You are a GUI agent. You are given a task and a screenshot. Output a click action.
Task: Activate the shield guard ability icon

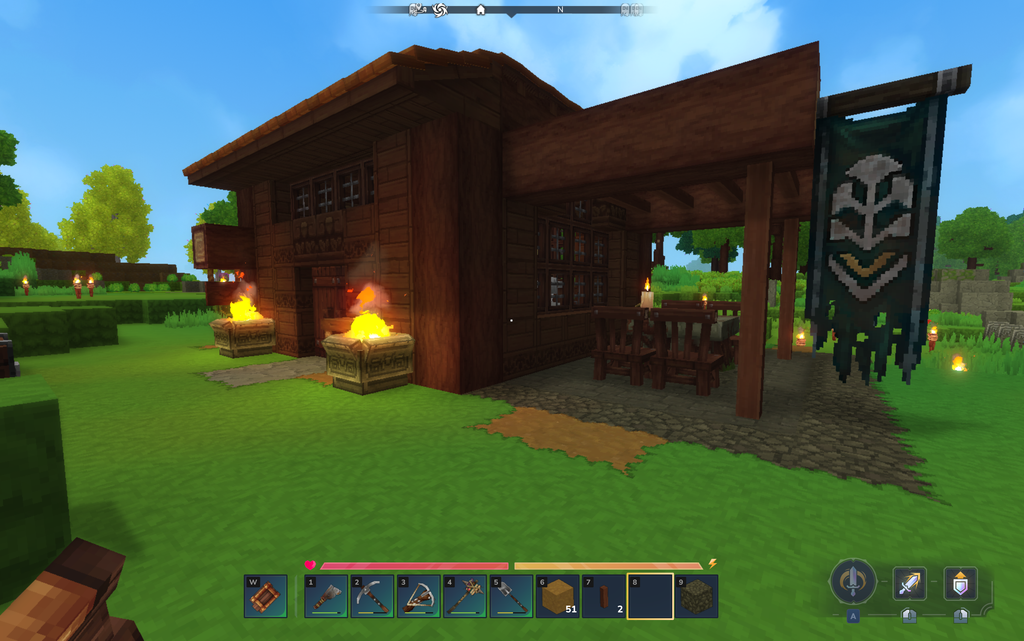[960, 583]
